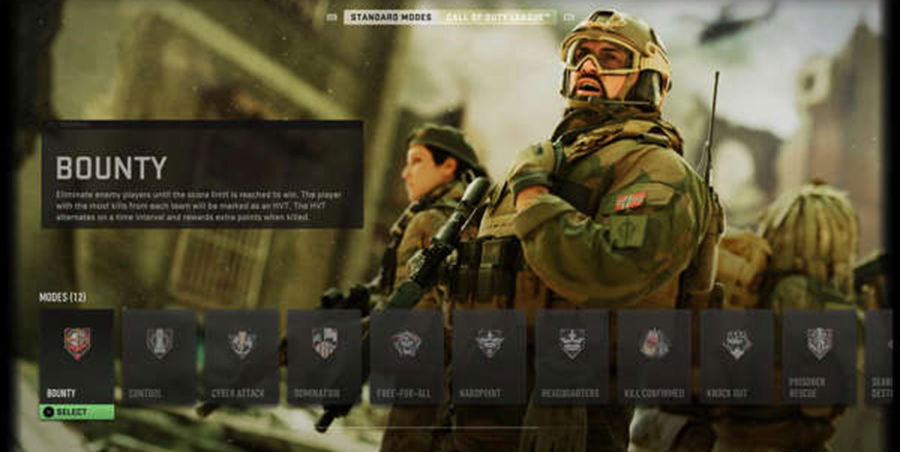Select the Bounty game mode tile
The width and height of the screenshot is (900, 452).
tap(77, 354)
